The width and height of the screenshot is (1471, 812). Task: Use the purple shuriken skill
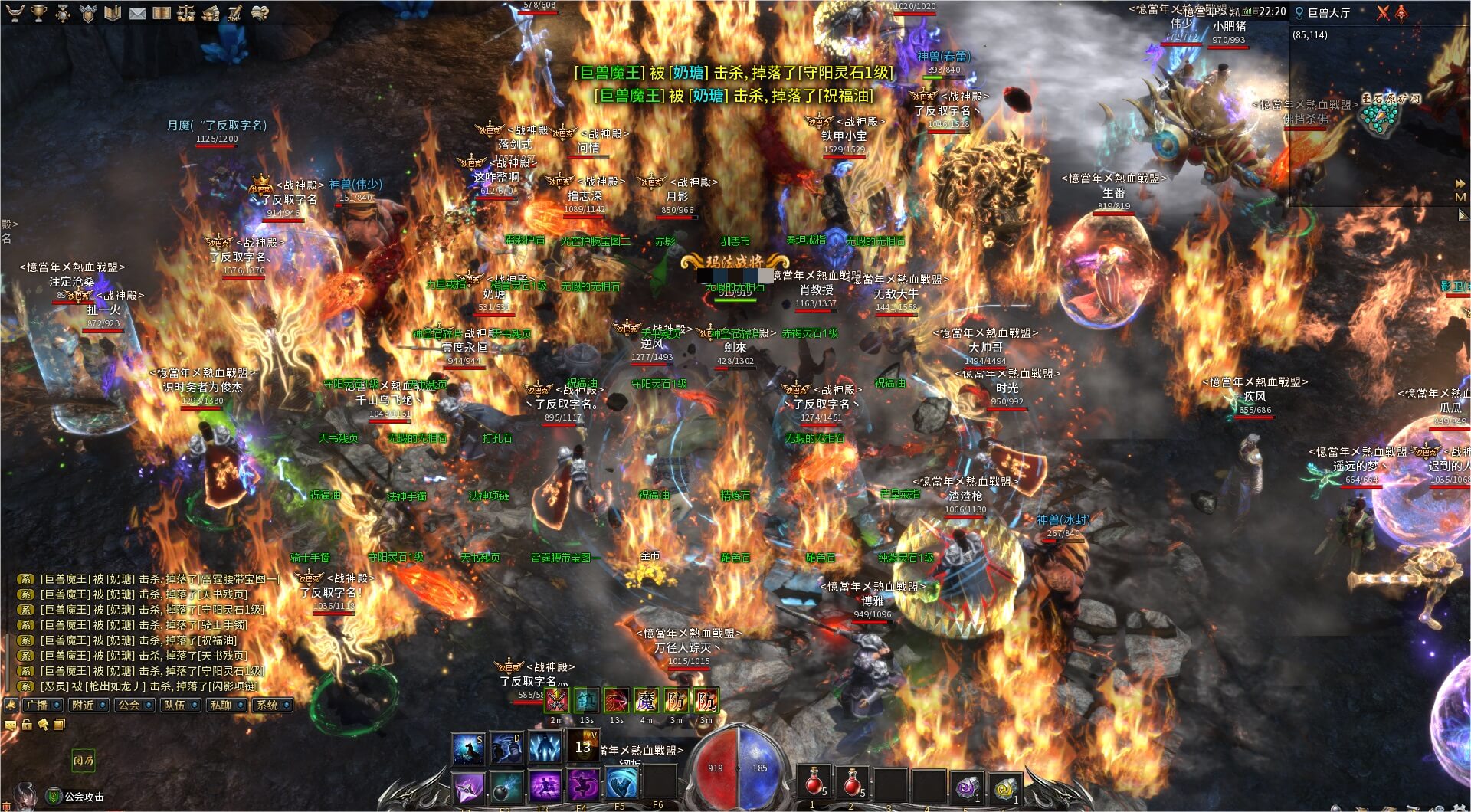[468, 787]
